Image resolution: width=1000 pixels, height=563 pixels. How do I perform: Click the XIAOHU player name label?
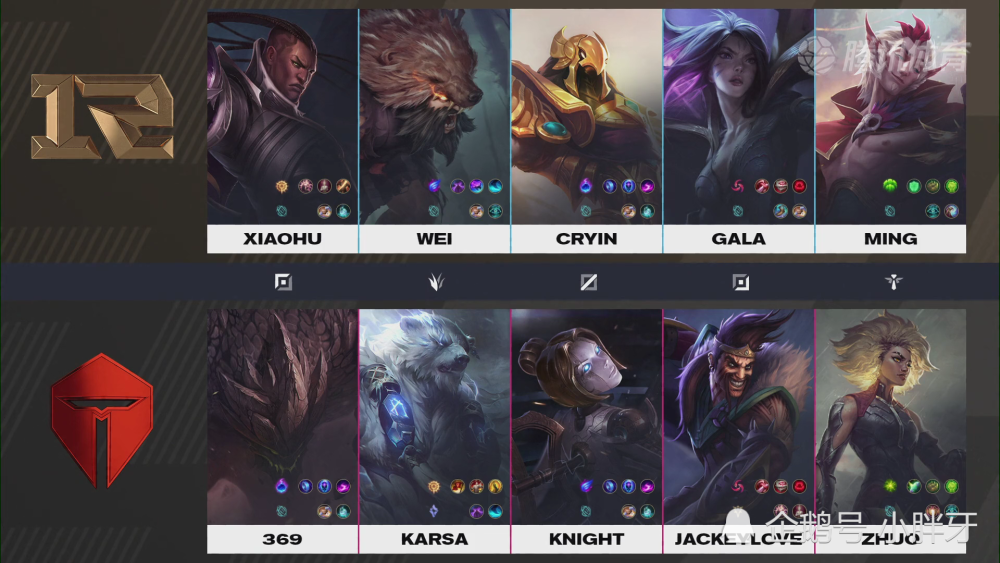click(x=282, y=239)
